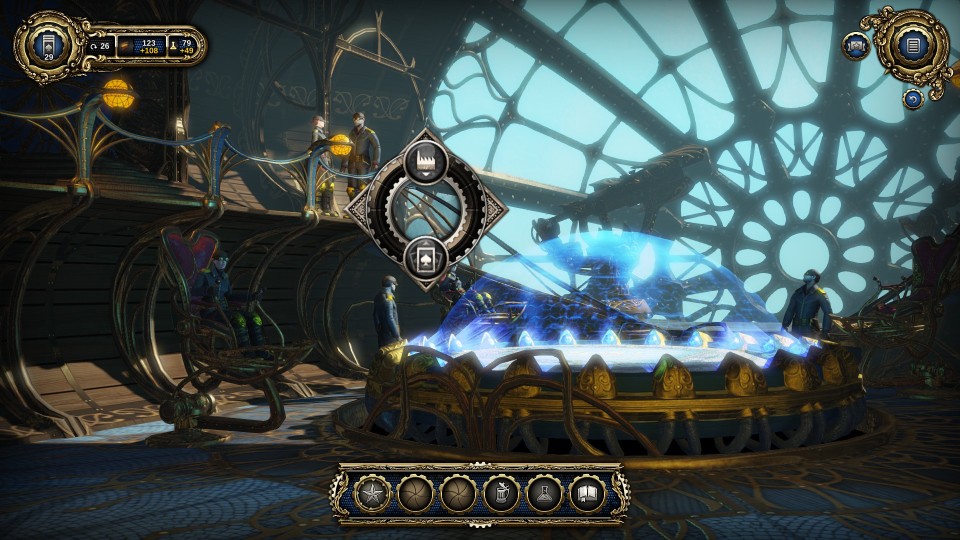Activate the star icon in the bottom bar
The image size is (960, 540).
(x=373, y=493)
